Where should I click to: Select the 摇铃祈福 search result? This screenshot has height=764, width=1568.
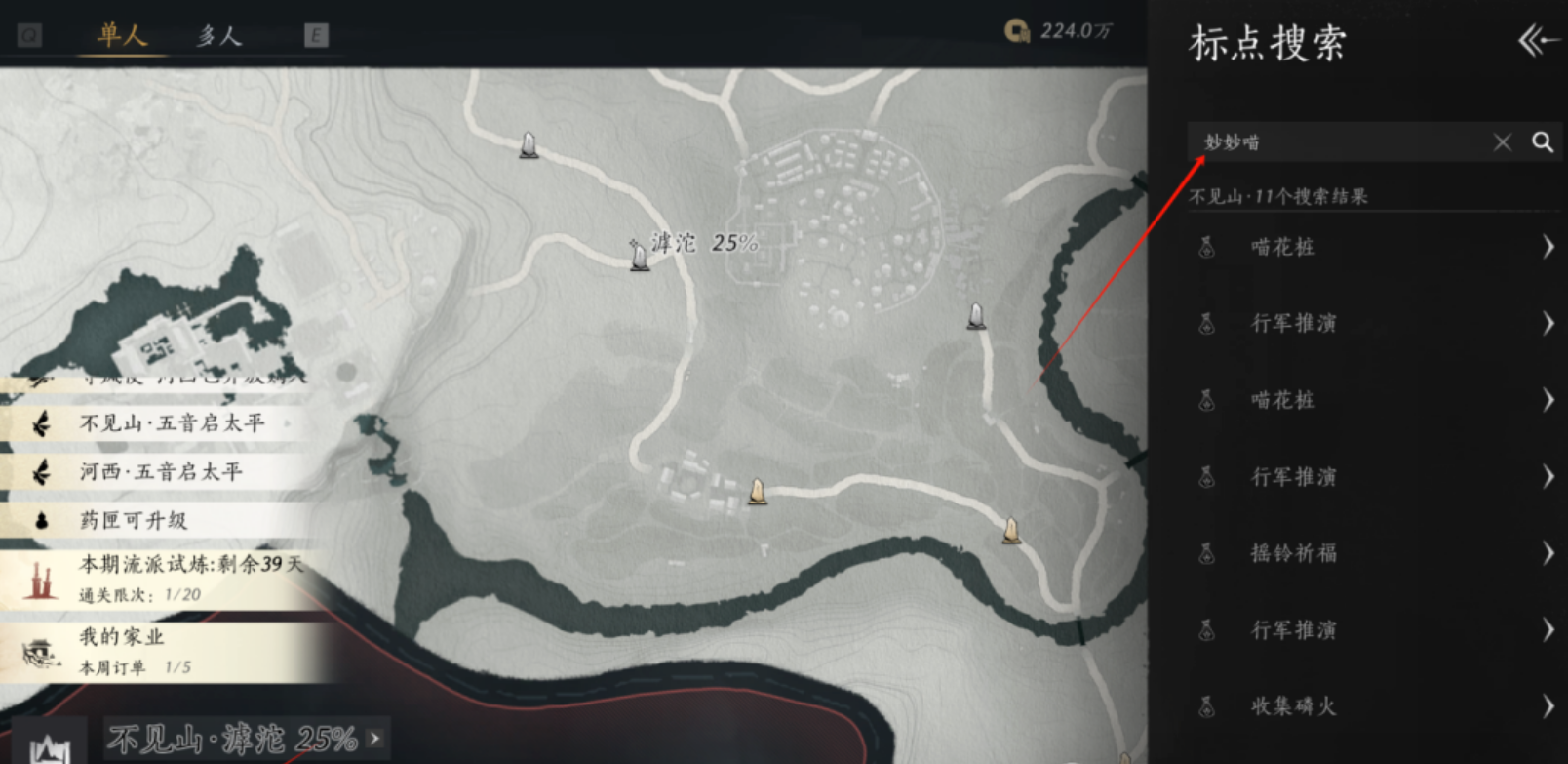point(1373,553)
